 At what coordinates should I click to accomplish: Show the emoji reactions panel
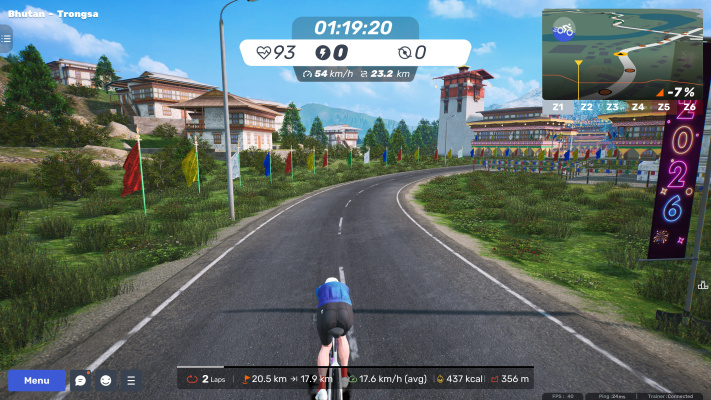106,380
